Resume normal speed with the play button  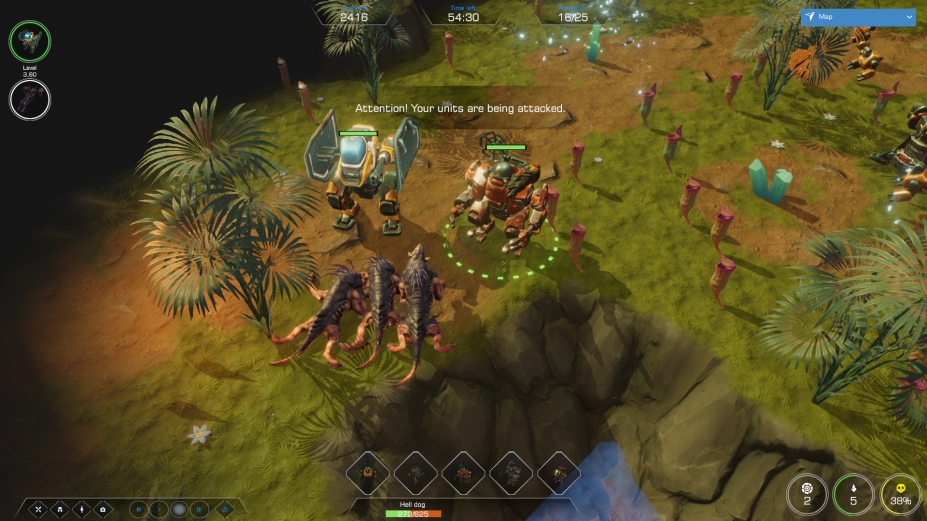point(158,509)
